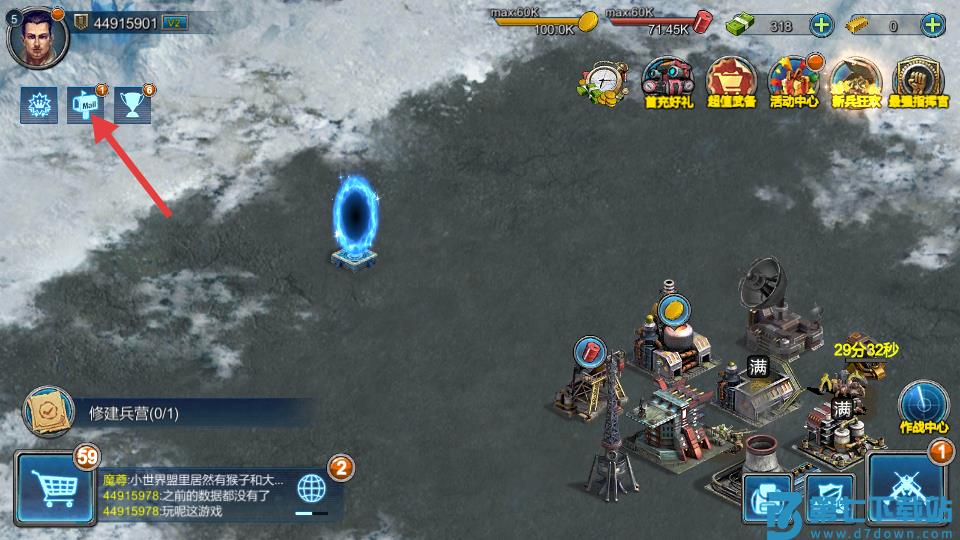Image resolution: width=960 pixels, height=540 pixels.
Task: Collect gold from the coin bubble
Action: click(673, 308)
